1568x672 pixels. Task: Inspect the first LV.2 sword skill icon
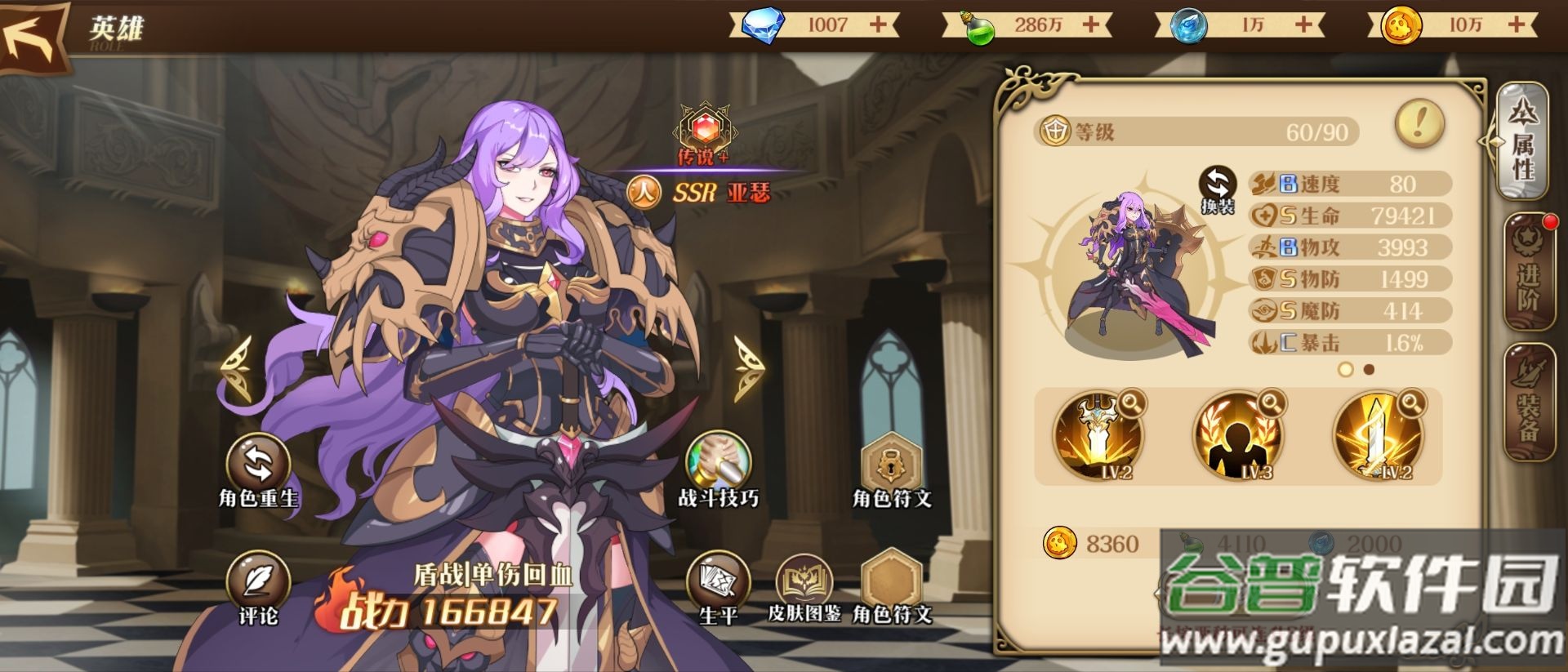1097,437
